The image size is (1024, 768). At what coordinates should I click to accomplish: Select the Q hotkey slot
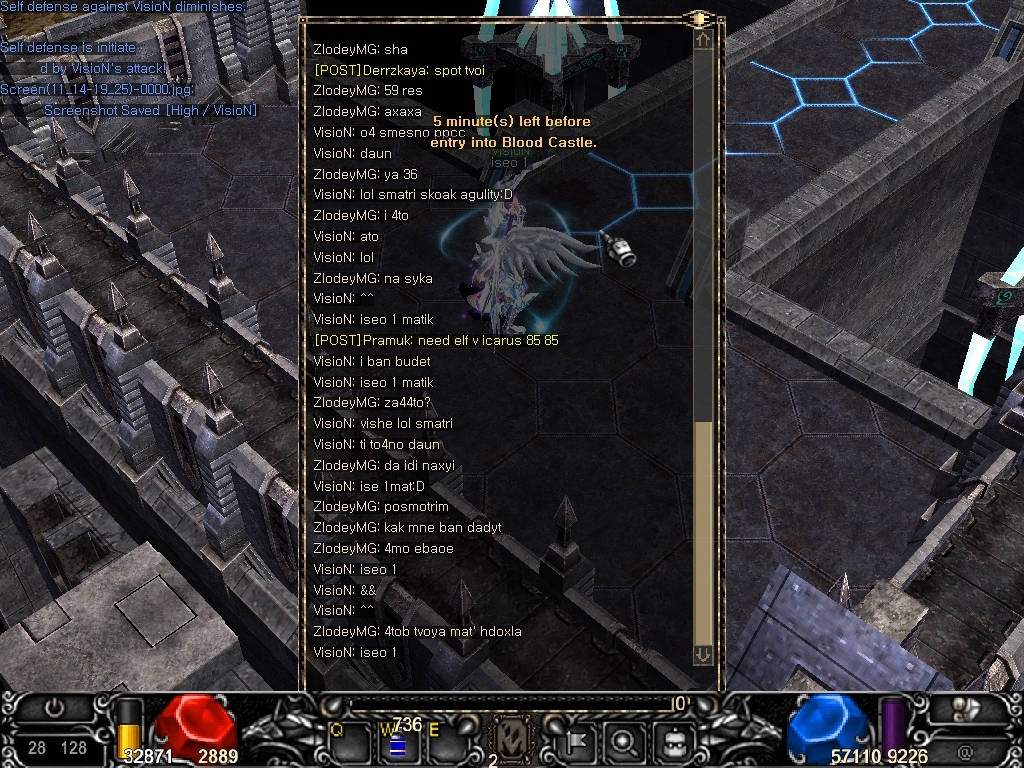348,741
